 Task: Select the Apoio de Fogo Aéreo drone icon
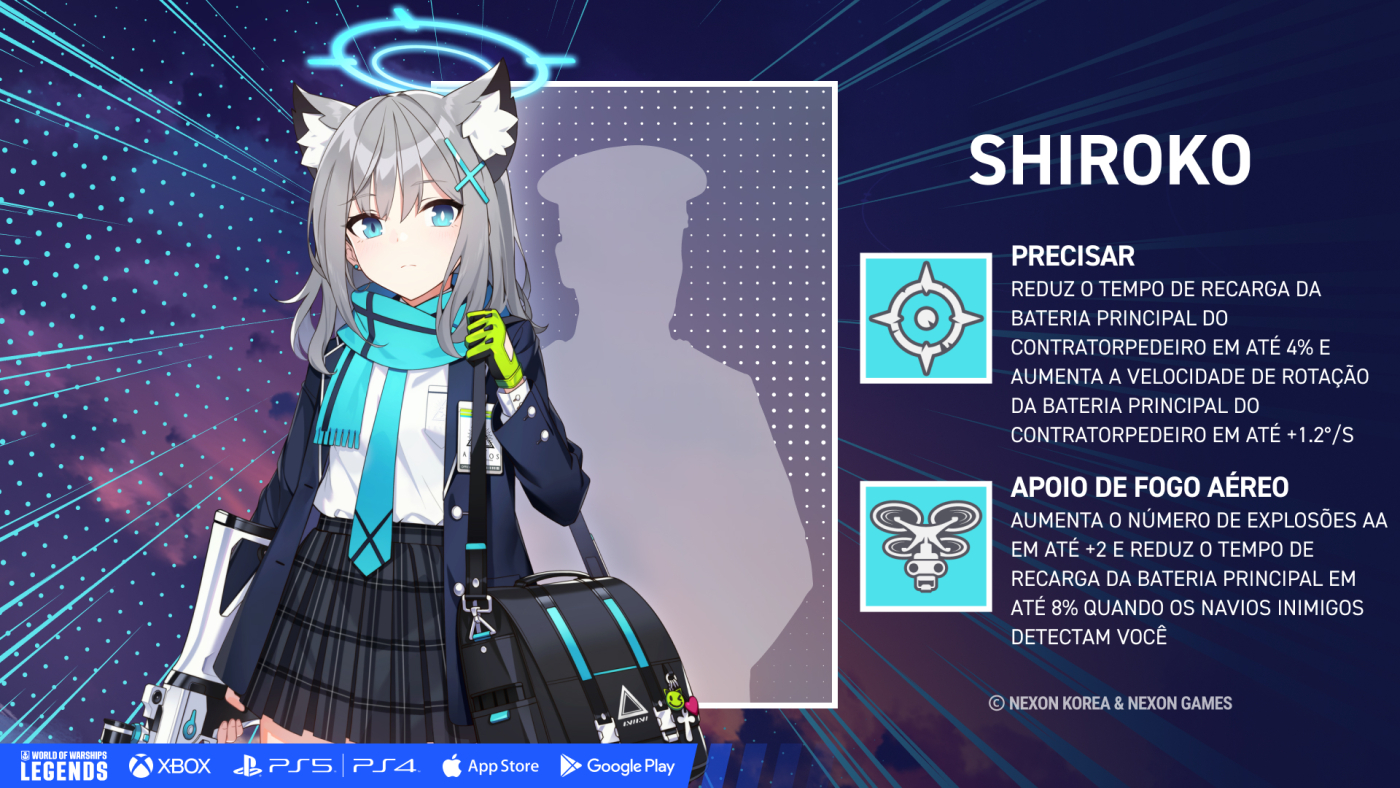coord(926,546)
